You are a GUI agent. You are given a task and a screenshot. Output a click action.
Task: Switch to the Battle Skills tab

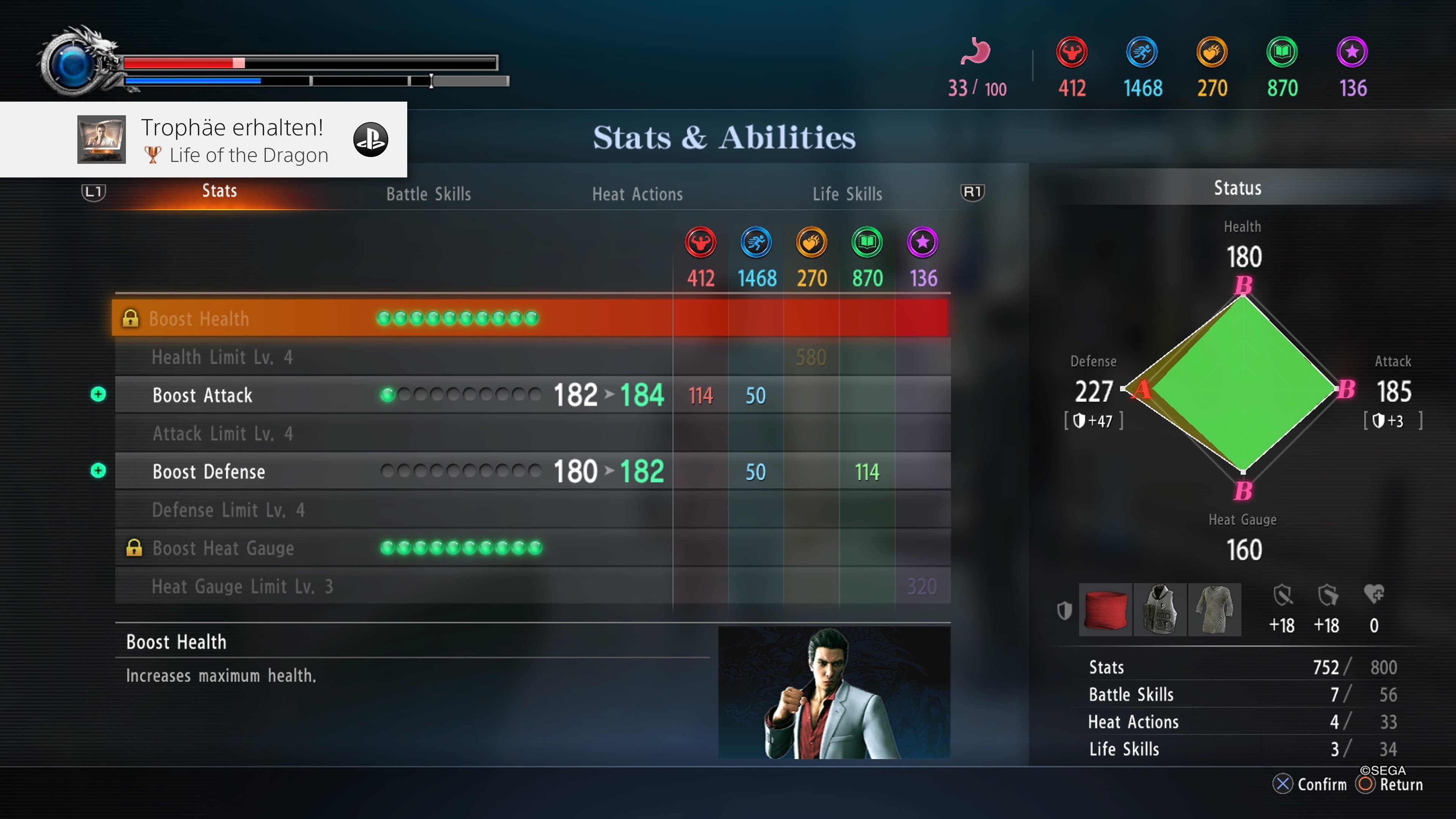428,194
